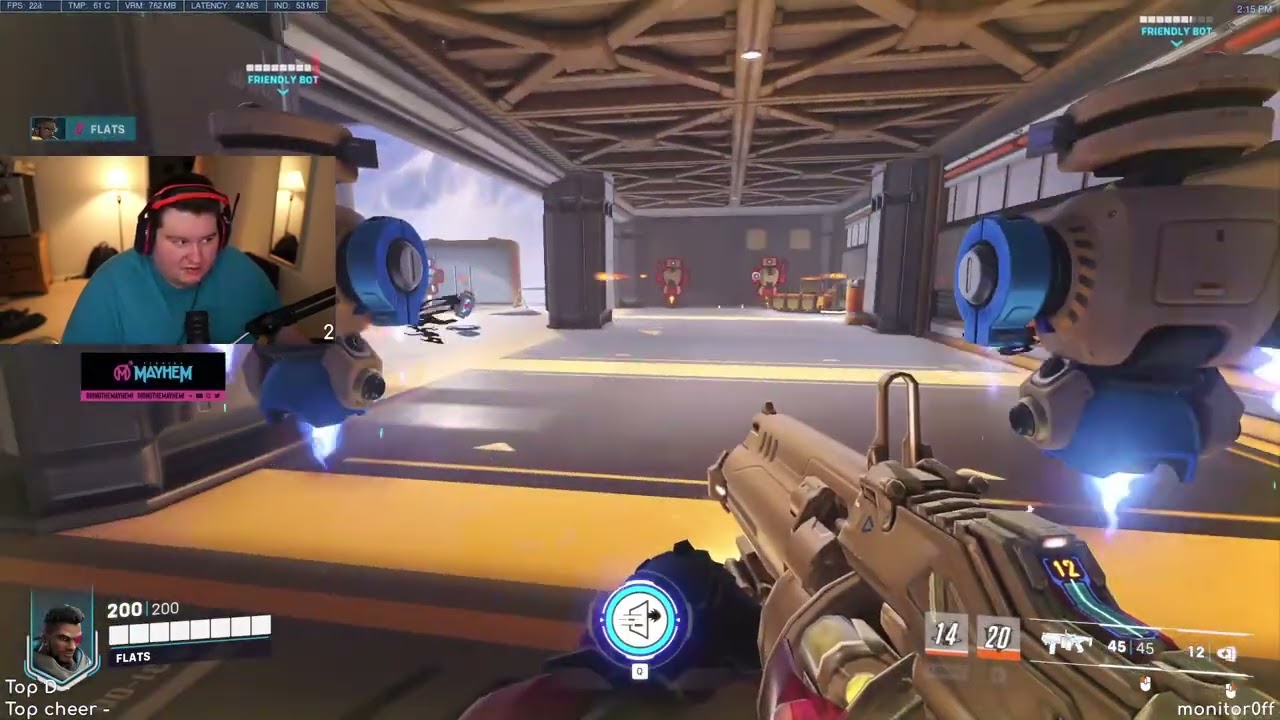The width and height of the screenshot is (1280, 720).
Task: Click the reload indicator next to 12
Action: pyautogui.click(x=1227, y=651)
